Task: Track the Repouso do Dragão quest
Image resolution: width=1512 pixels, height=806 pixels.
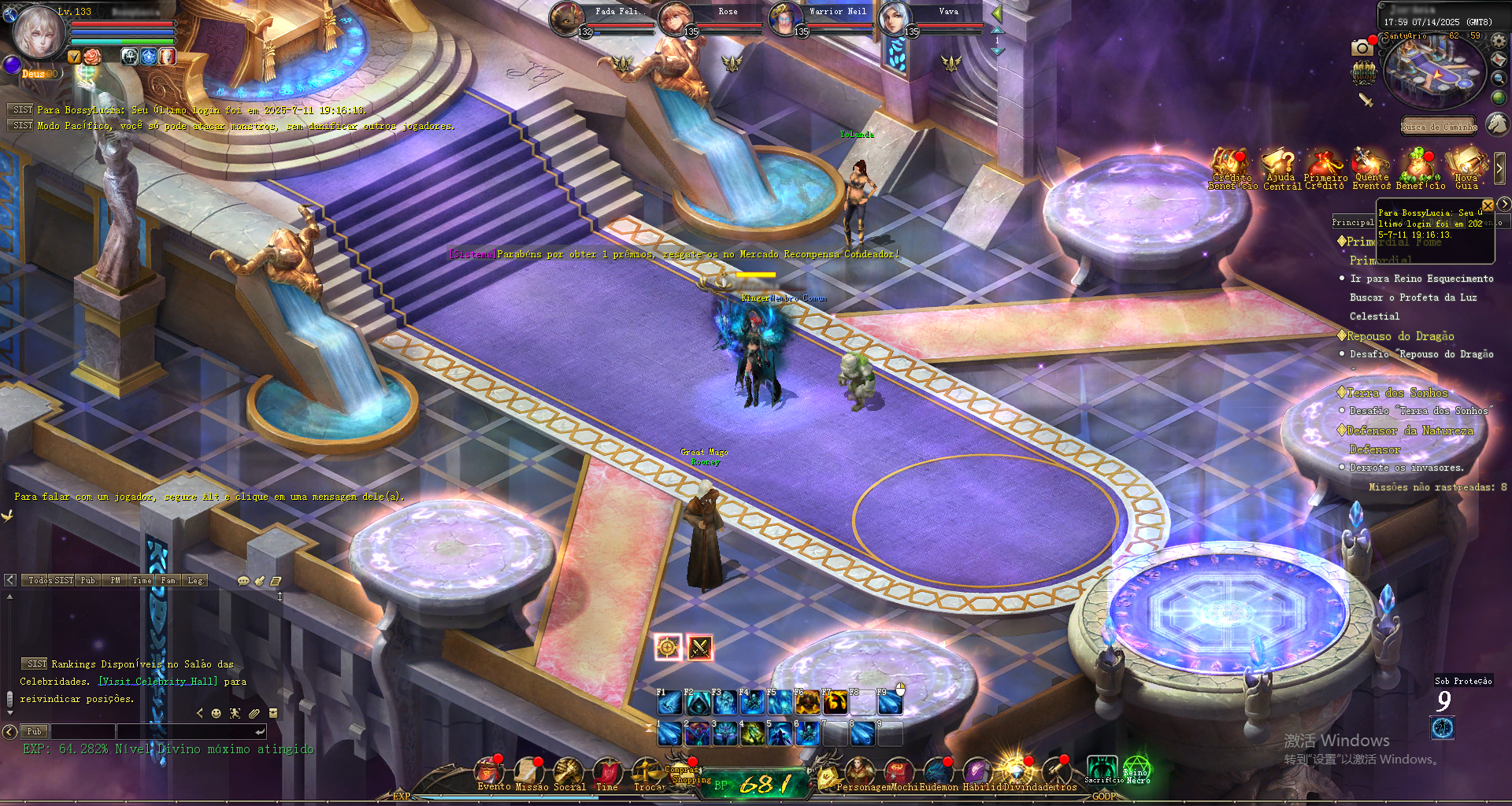Action: (1399, 336)
